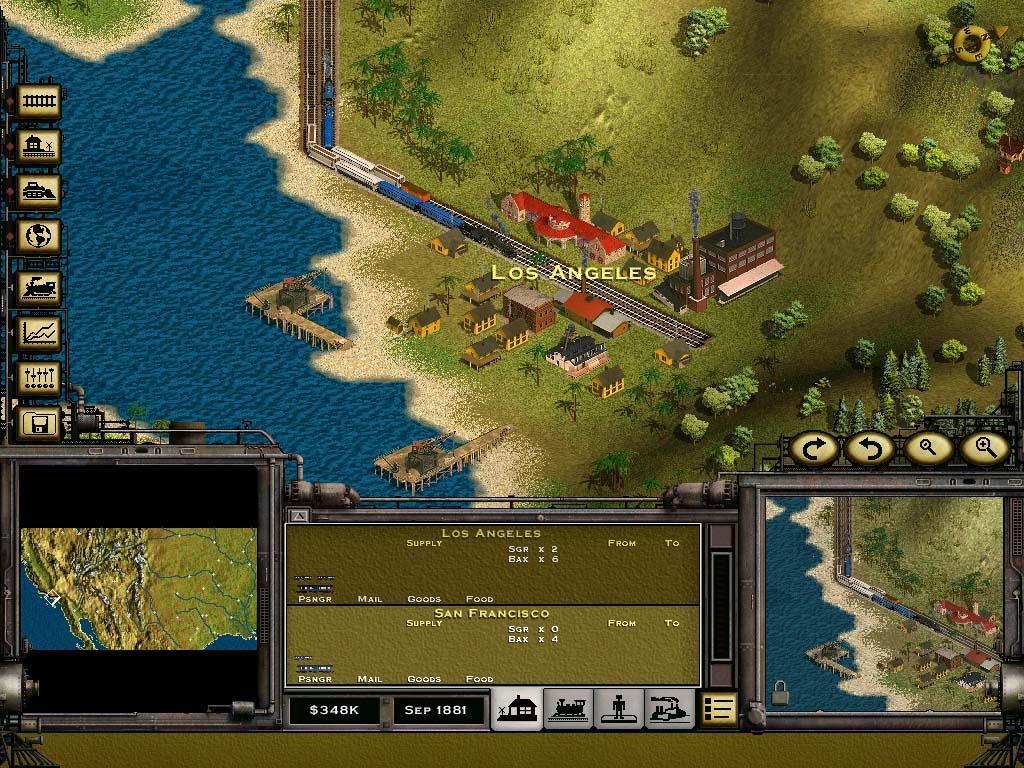Activate the bulldozer tool
Image resolution: width=1024 pixels, height=768 pixels.
click(38, 192)
